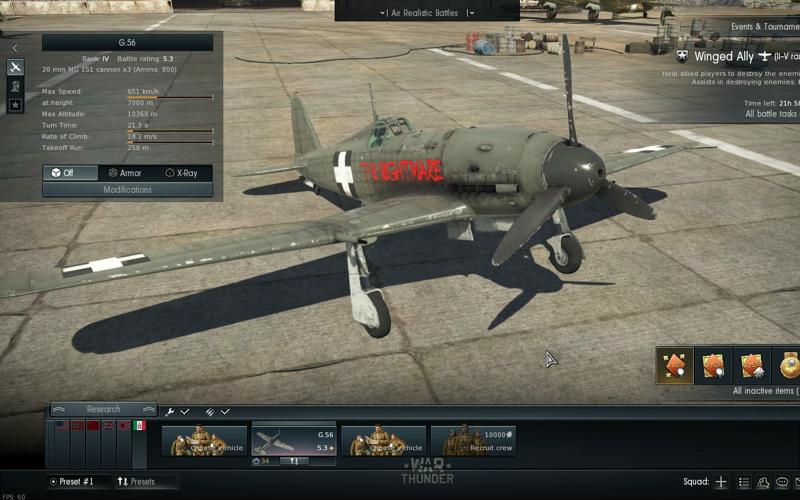Select the G.56 crew slot
800x500 pixels.
click(x=294, y=441)
